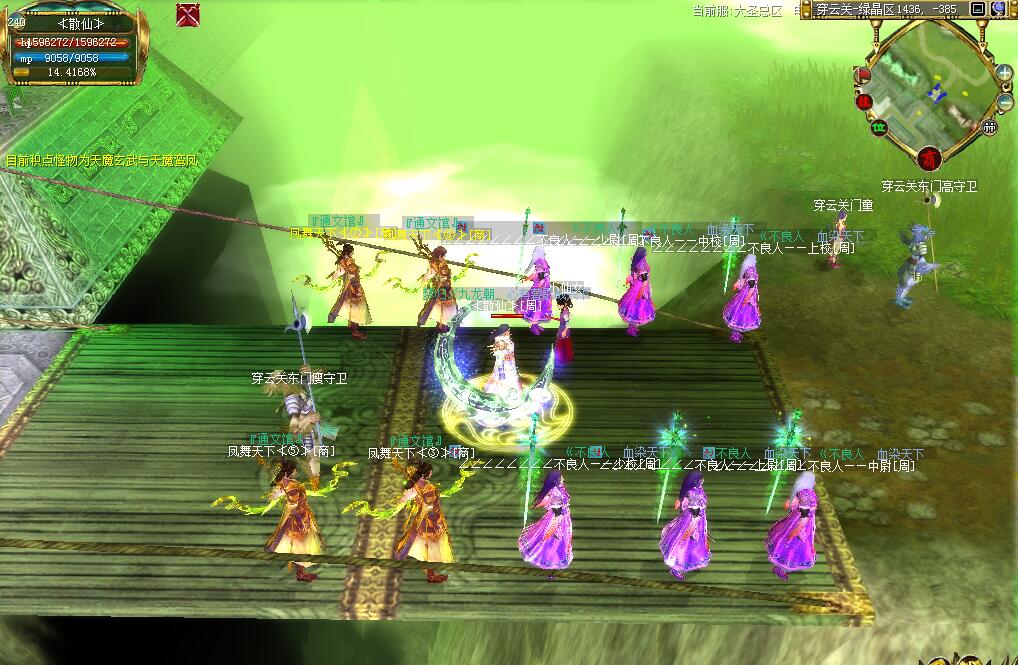1018x665 pixels.
Task: Open the purple globe world map icon
Action: (998, 9)
